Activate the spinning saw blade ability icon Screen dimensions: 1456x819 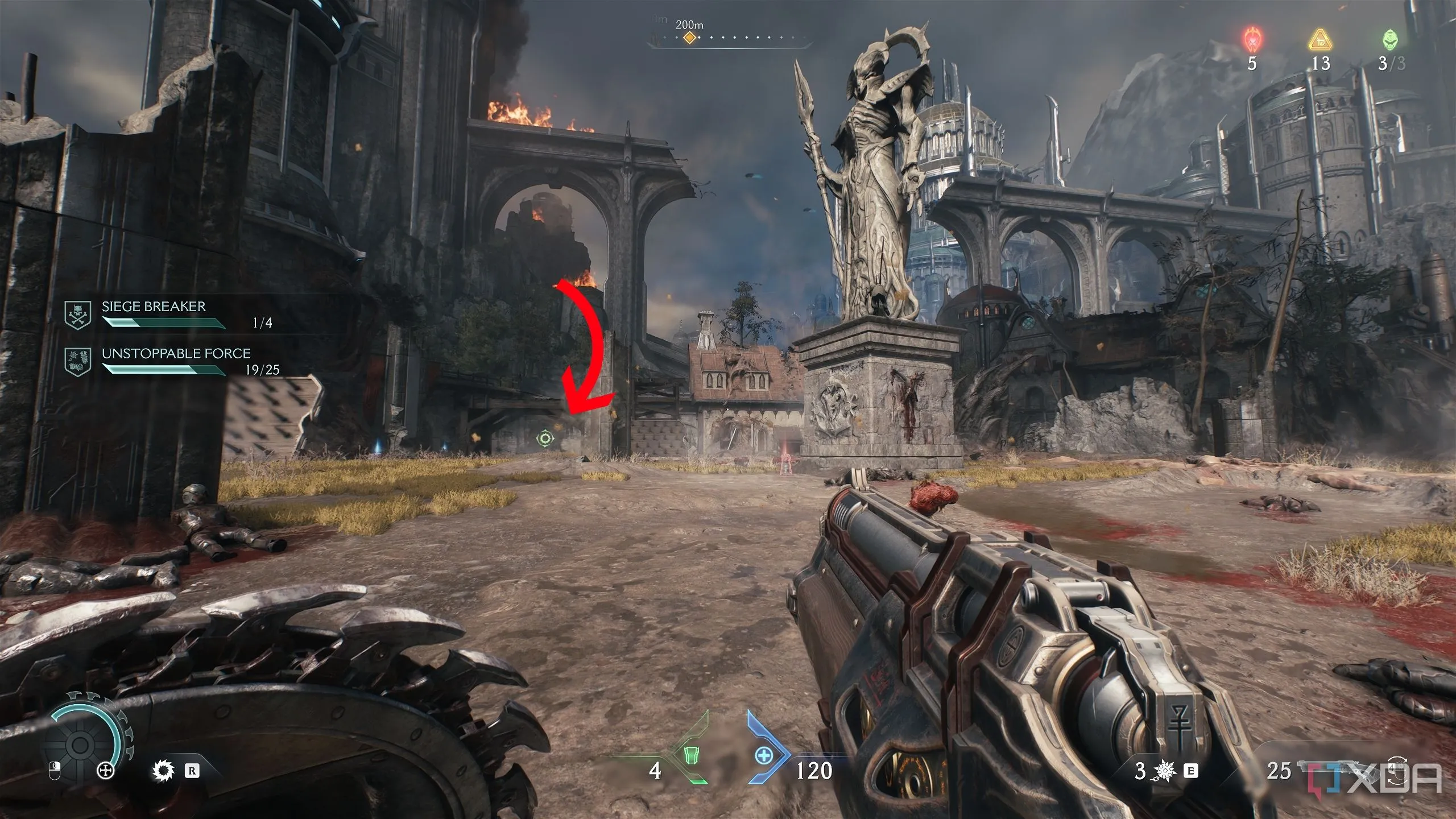coord(163,771)
